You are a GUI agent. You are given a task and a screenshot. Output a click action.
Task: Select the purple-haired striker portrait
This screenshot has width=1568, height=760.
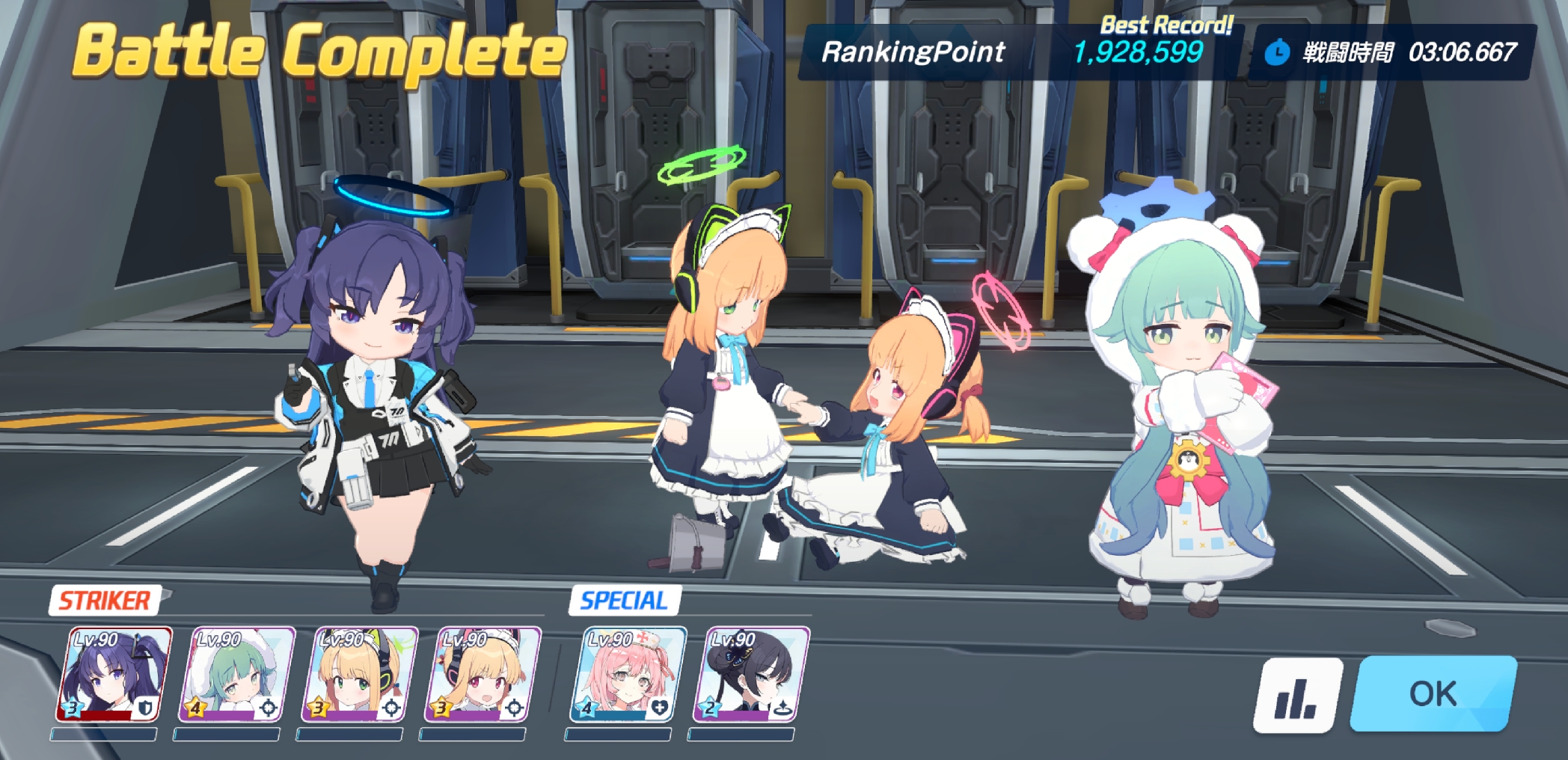(x=114, y=675)
